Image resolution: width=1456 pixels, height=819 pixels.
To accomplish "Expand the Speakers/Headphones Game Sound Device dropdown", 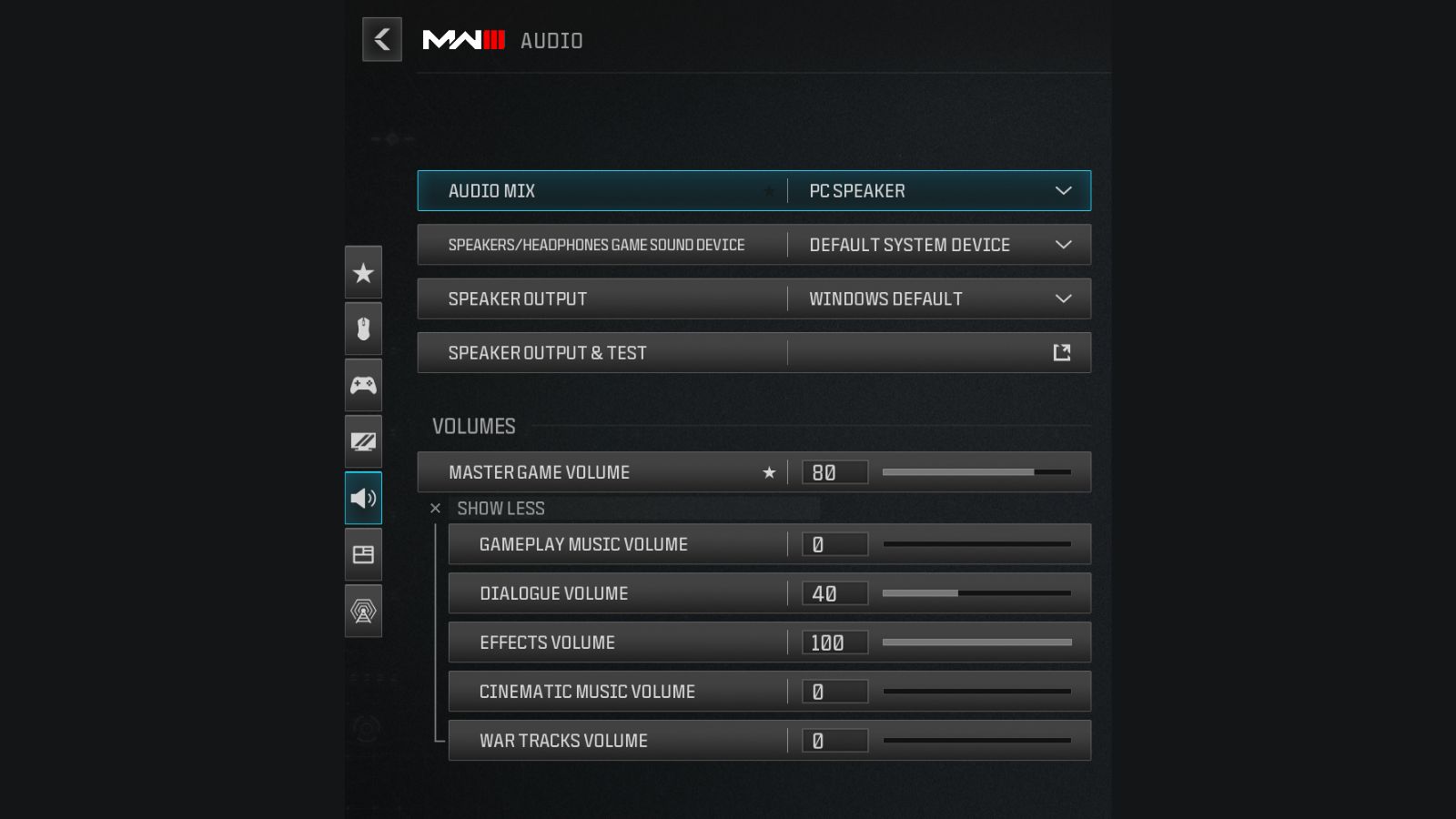I will tap(1062, 245).
